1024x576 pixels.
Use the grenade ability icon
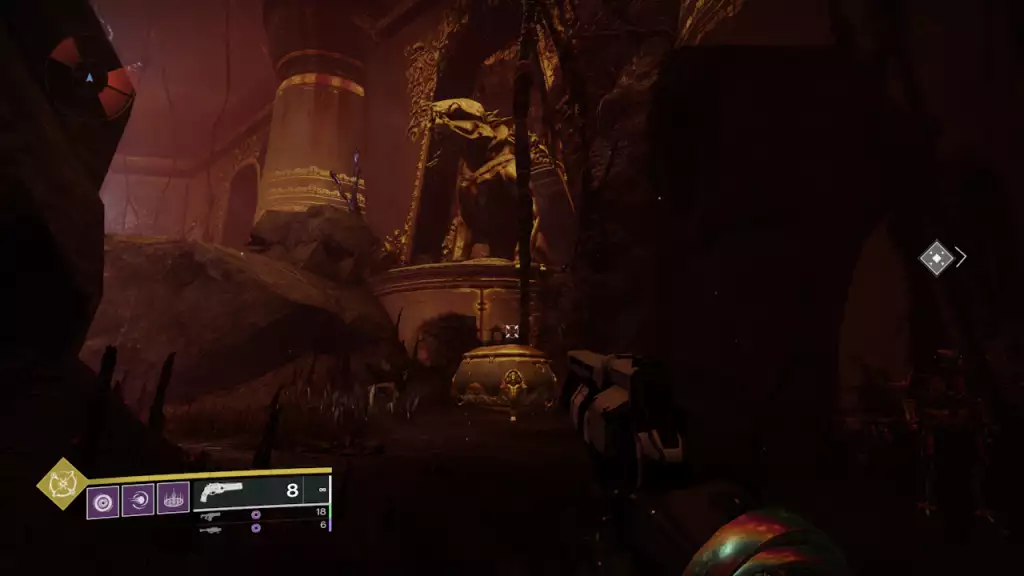pyautogui.click(x=102, y=499)
